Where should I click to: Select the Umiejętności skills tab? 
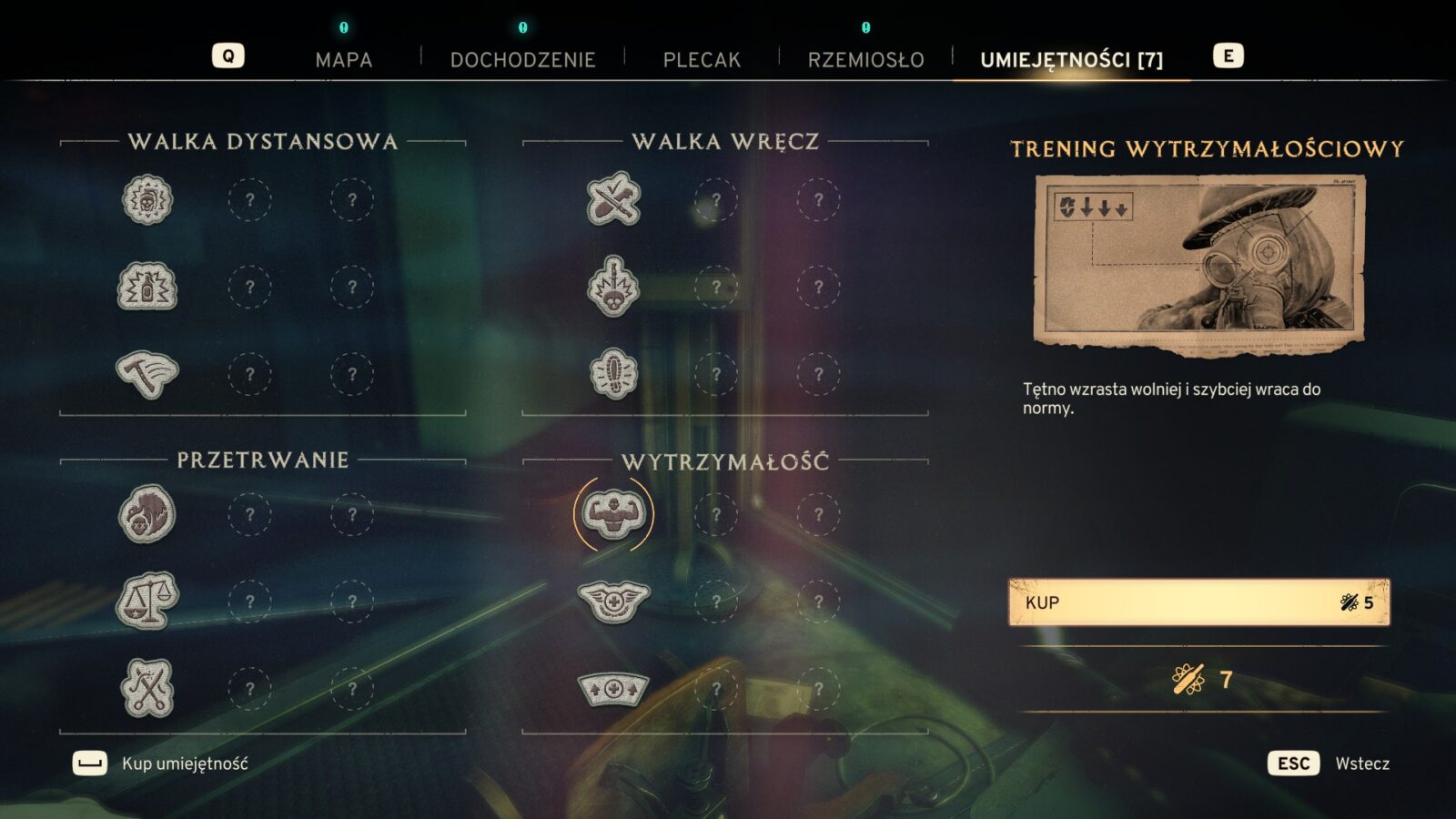click(x=1071, y=60)
